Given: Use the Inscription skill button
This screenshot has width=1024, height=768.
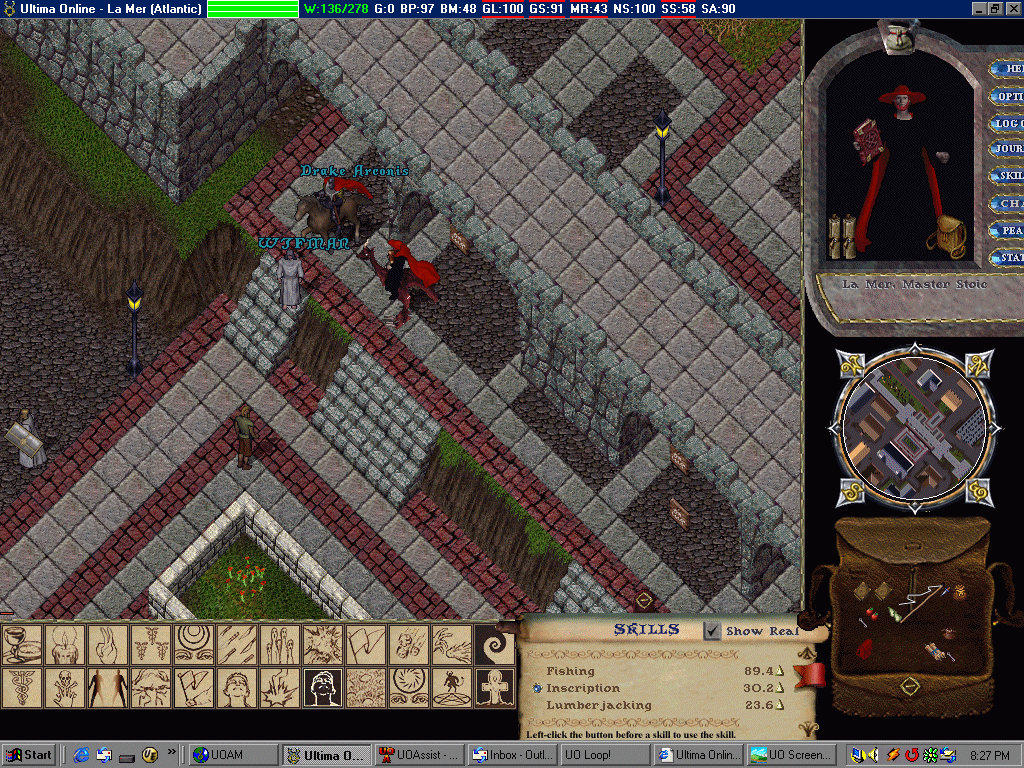Looking at the screenshot, I should 537,688.
